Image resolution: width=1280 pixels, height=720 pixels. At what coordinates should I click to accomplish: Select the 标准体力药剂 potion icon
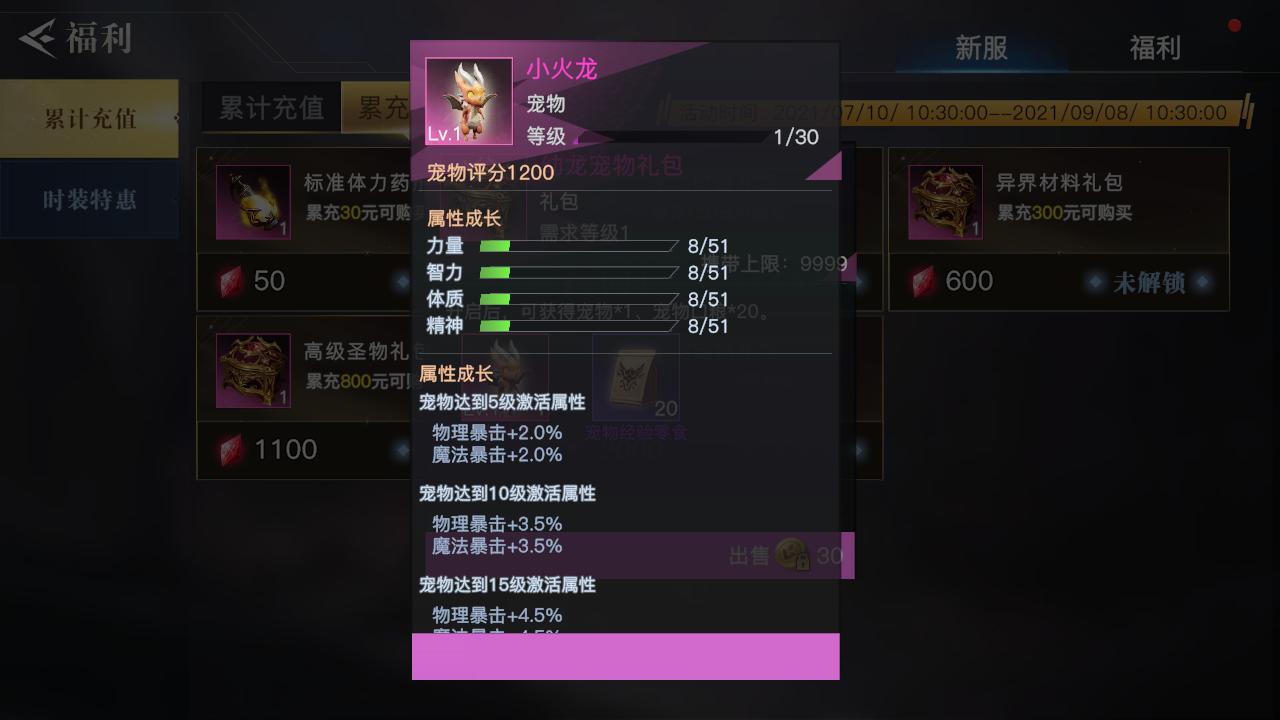coord(252,202)
